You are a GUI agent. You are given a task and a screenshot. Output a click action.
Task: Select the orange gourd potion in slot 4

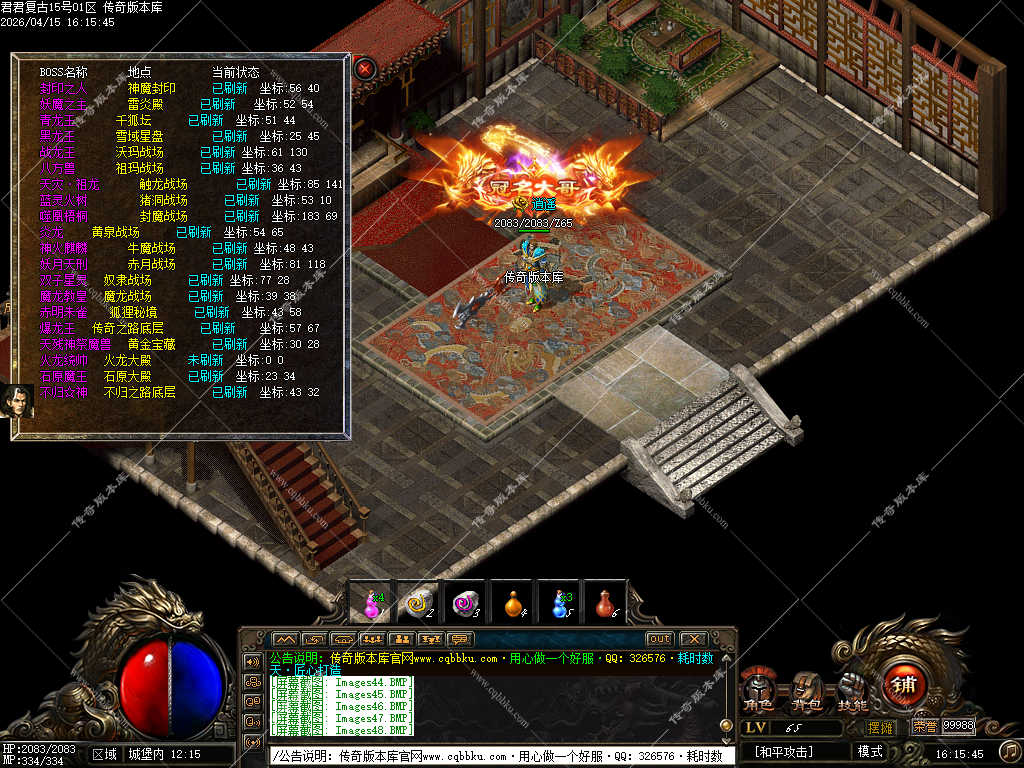click(x=513, y=603)
